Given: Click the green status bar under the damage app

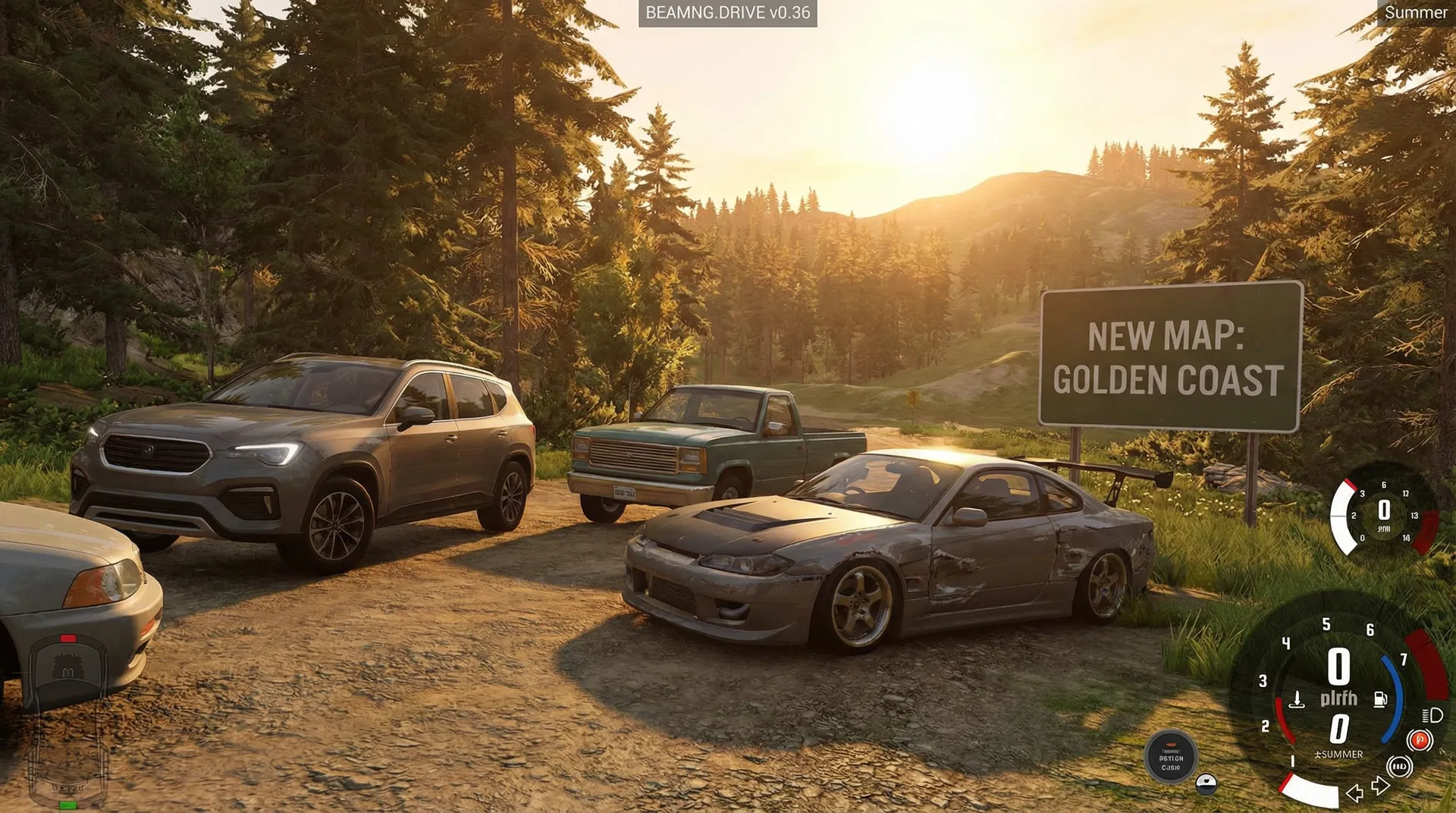Looking at the screenshot, I should click(67, 804).
